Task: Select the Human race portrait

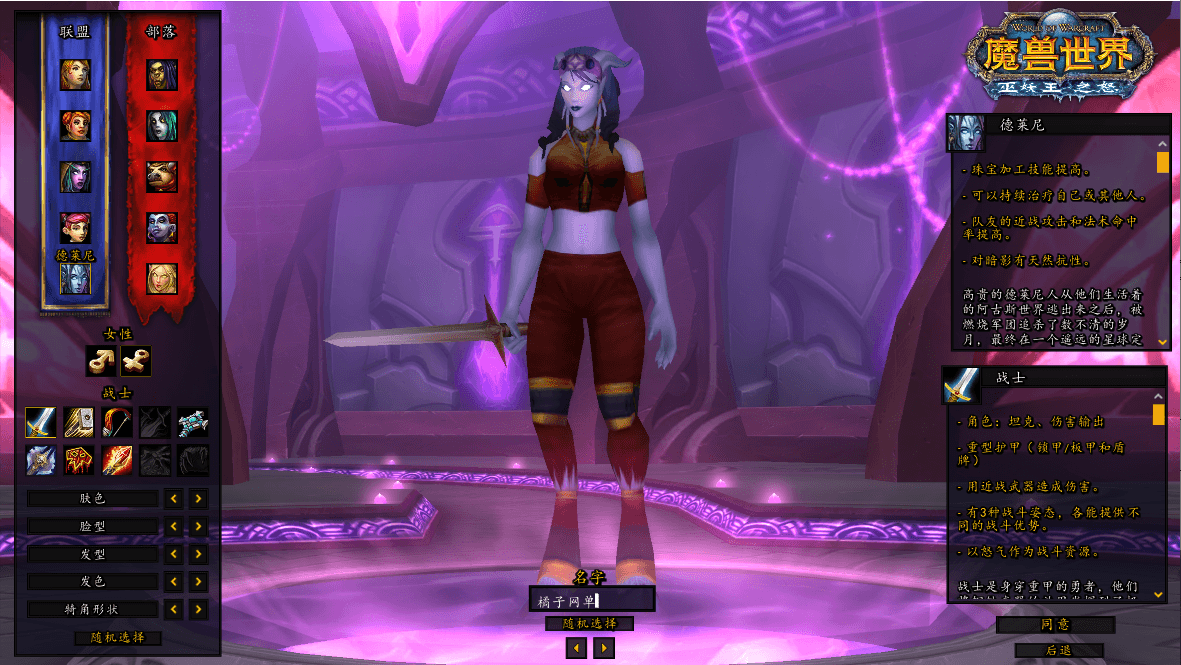Action: tap(75, 74)
